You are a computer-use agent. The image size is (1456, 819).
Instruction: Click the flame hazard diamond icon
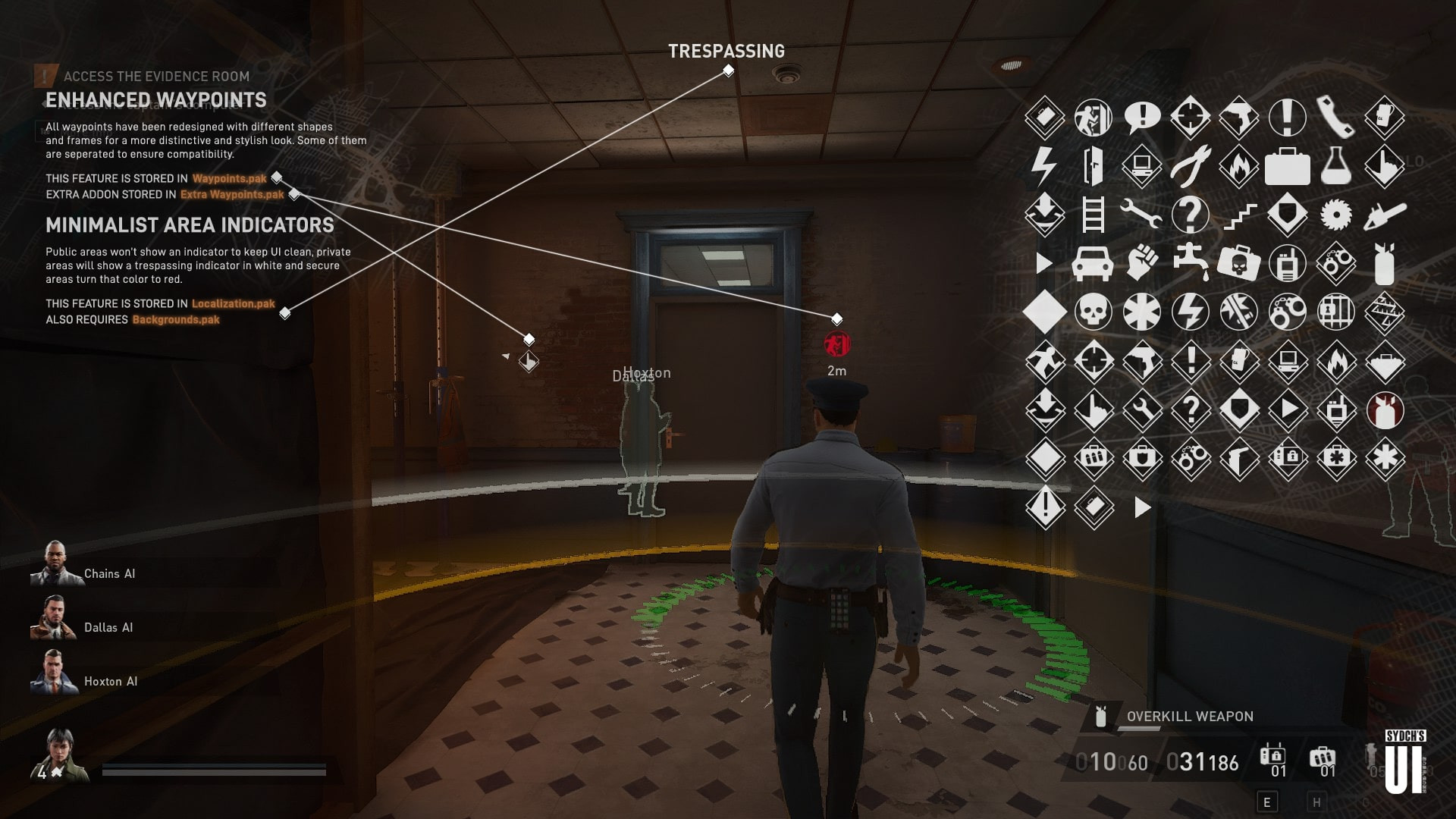coord(1240,165)
